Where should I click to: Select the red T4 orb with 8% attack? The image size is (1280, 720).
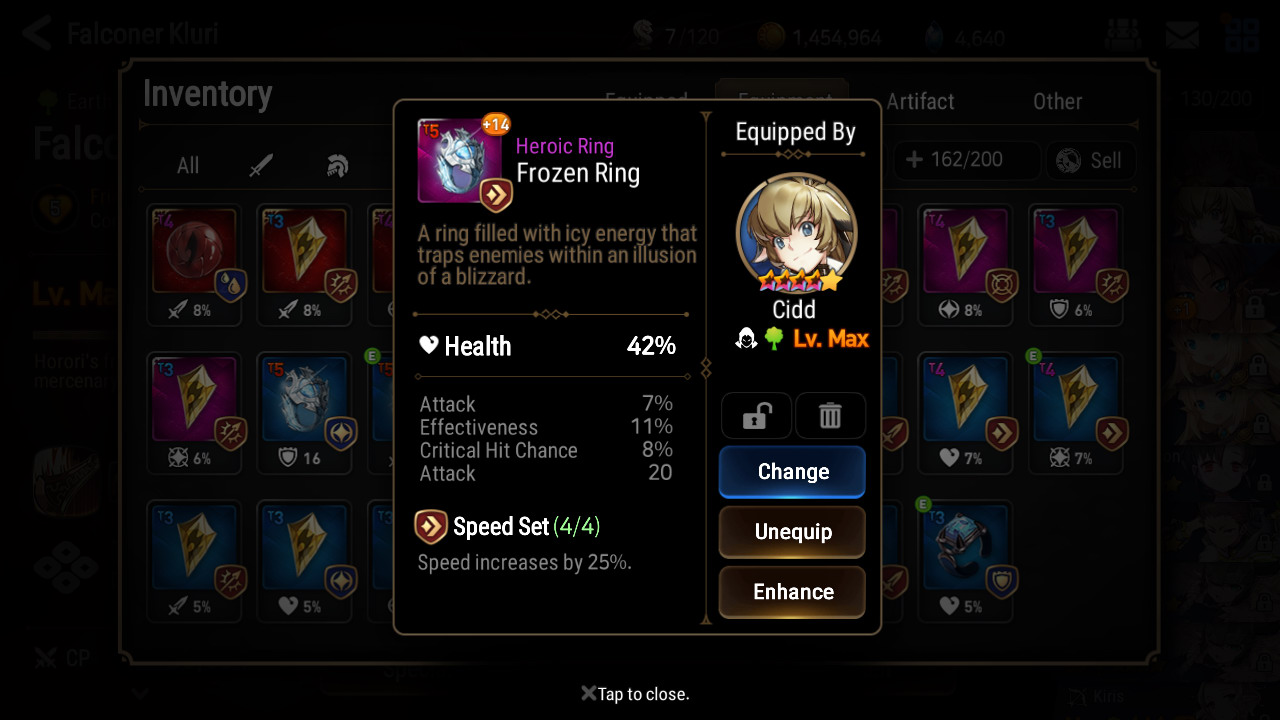[x=195, y=262]
